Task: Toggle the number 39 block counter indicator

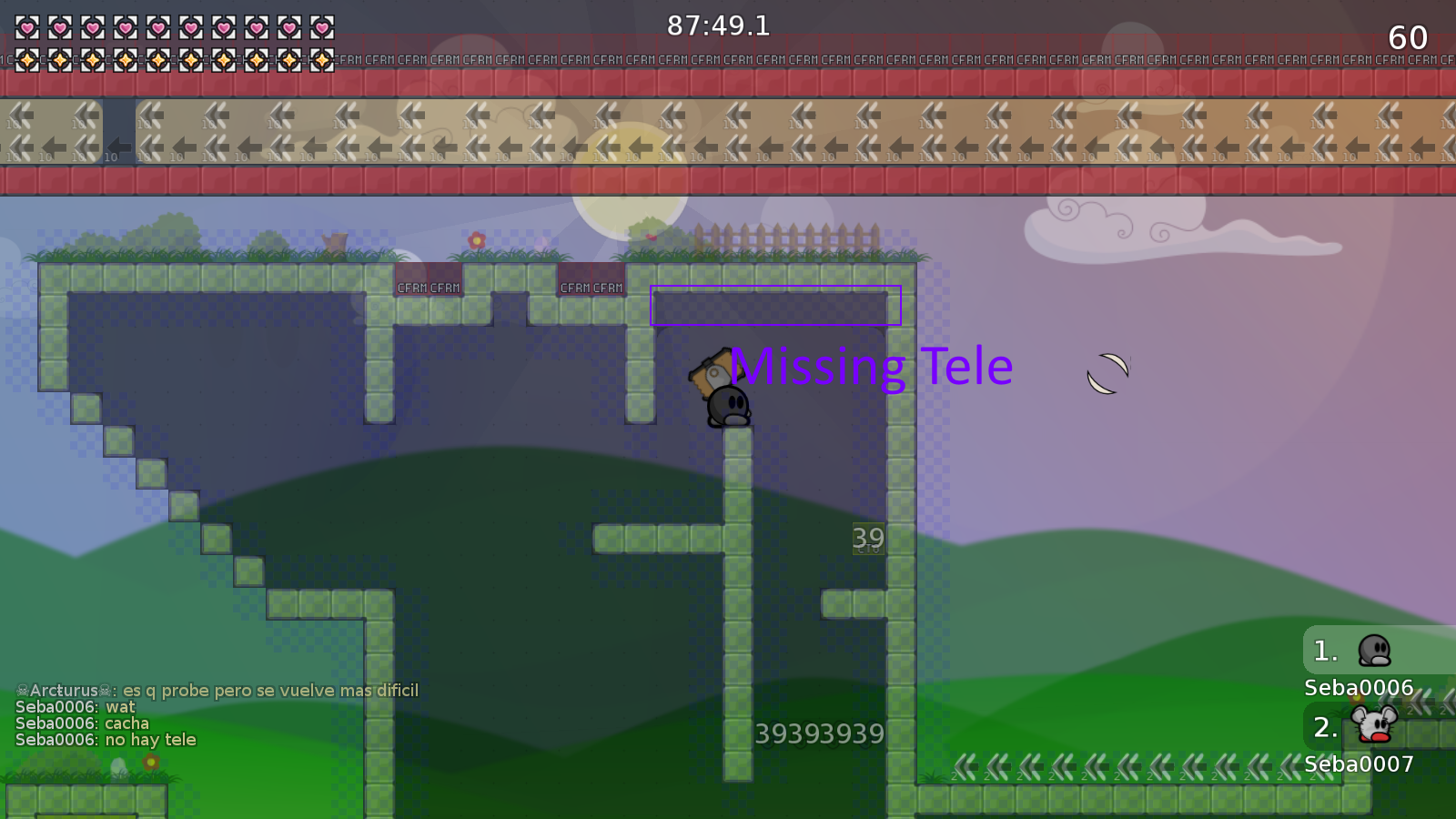Action: (x=866, y=539)
